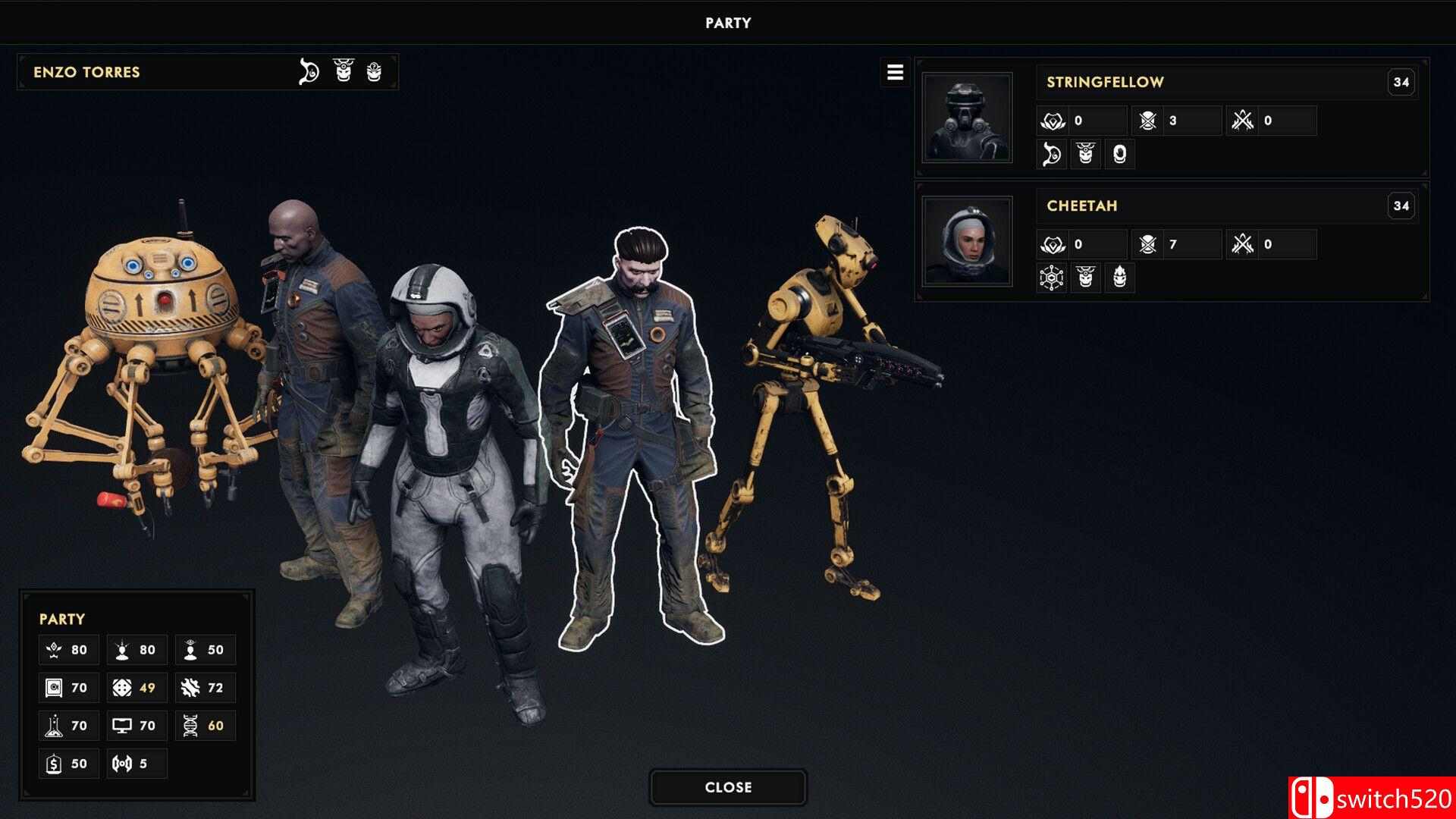The width and height of the screenshot is (1456, 819).
Task: Click Cheetah's portrait thumbnail
Action: (968, 241)
